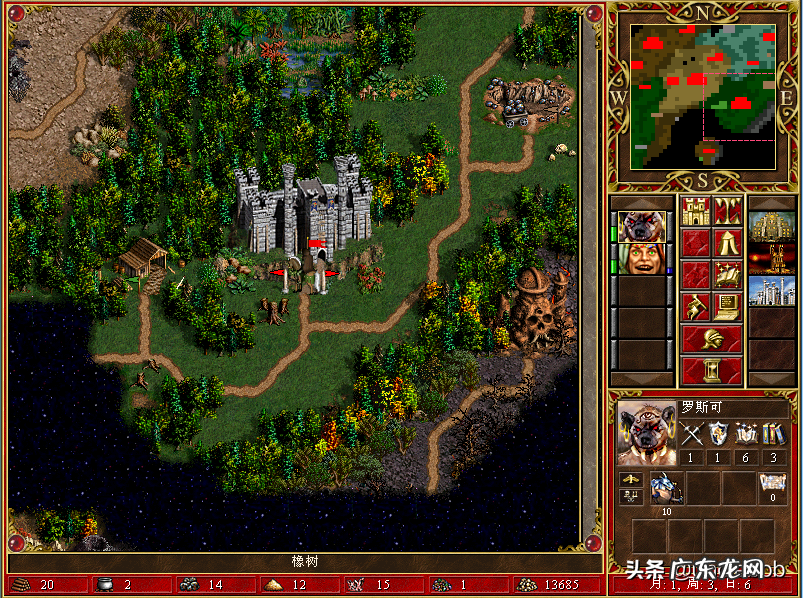Open system options computer button
This screenshot has height=598, width=803.
coord(727,306)
